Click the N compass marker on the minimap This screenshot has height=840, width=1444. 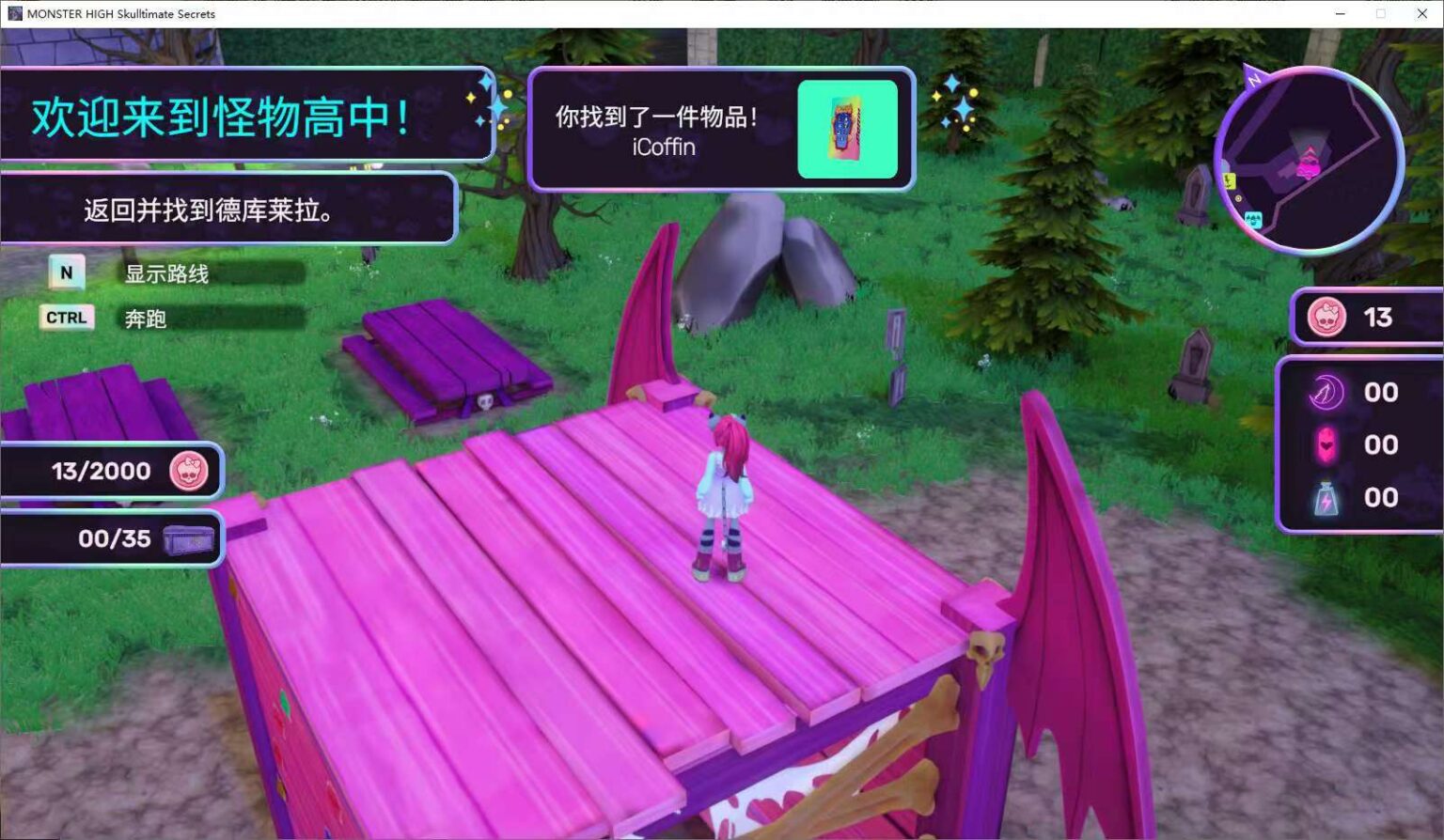point(1254,78)
